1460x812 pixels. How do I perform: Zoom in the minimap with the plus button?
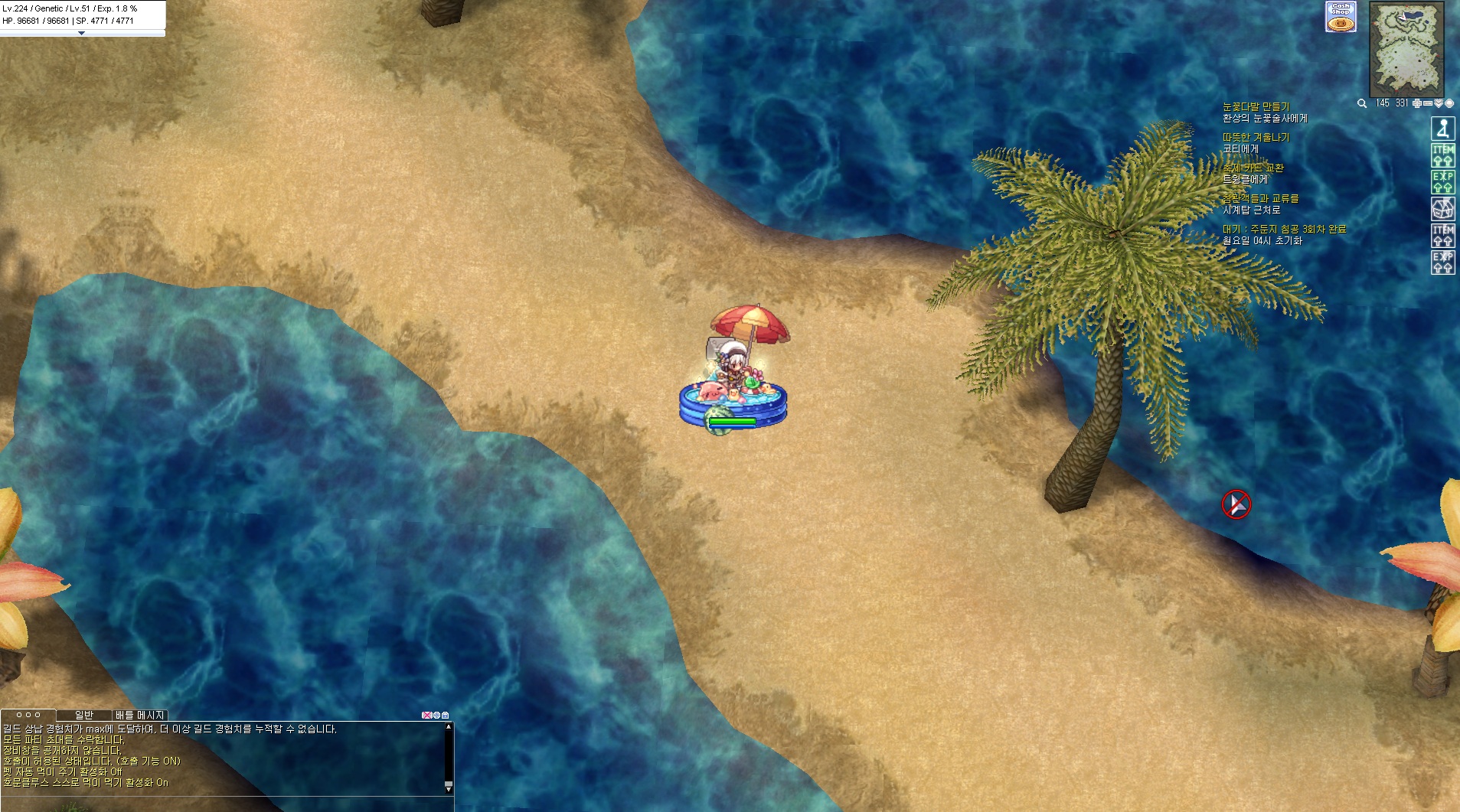(1417, 103)
